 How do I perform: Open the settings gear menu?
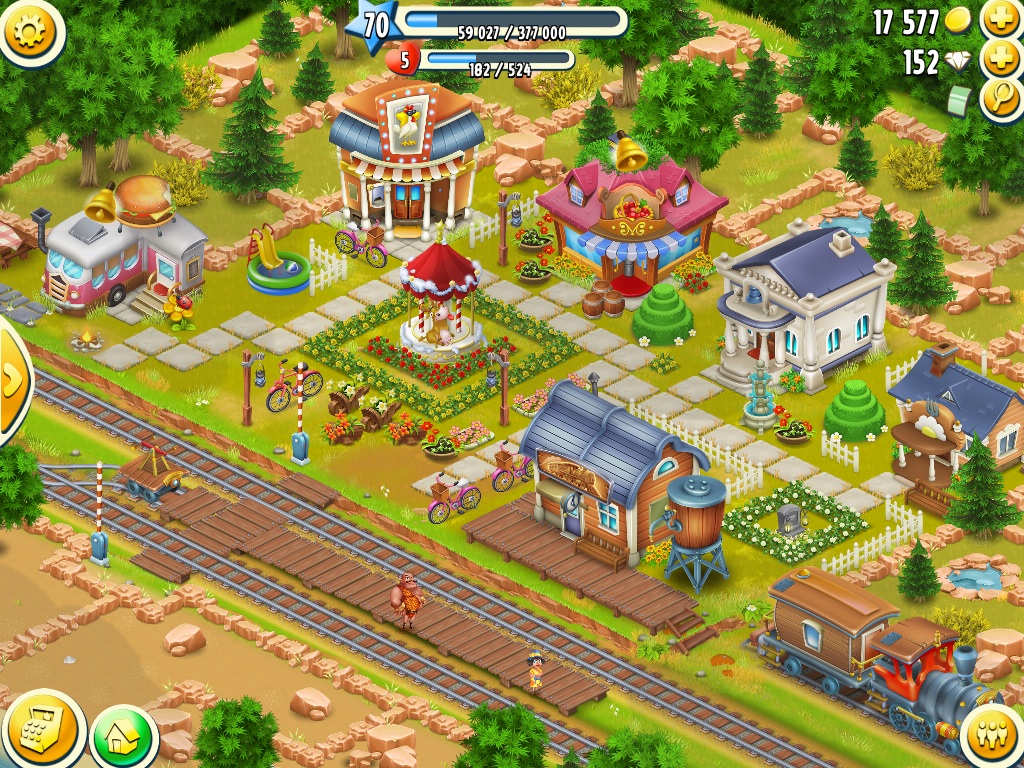[x=31, y=31]
